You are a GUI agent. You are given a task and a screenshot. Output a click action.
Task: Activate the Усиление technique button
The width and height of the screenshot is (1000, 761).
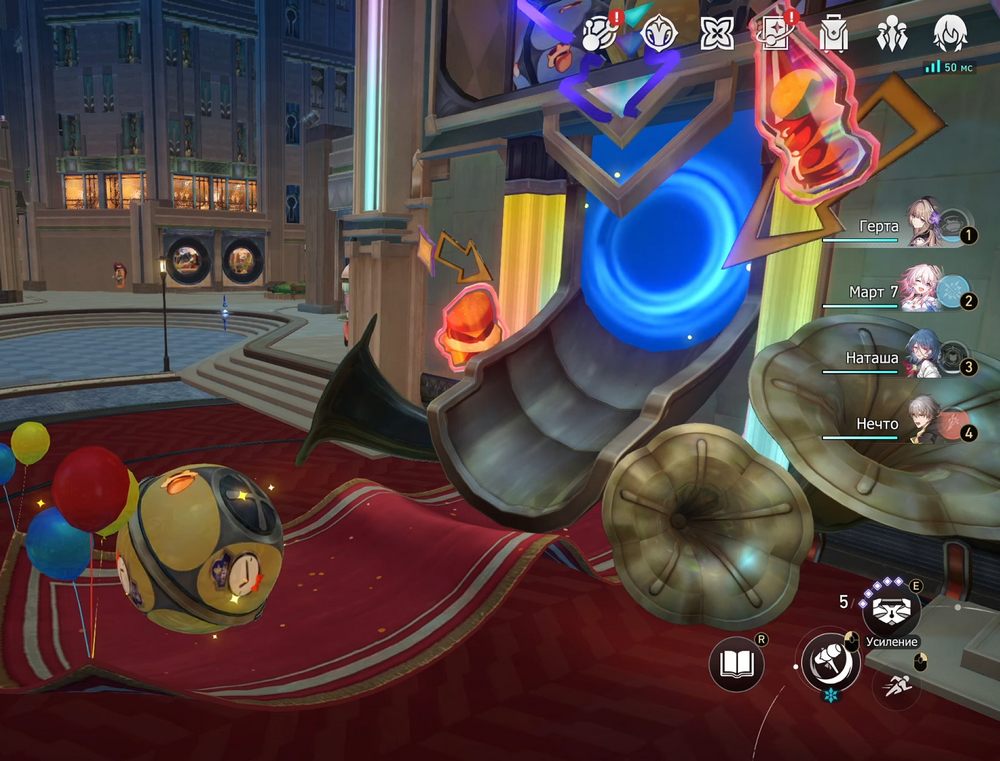click(891, 607)
